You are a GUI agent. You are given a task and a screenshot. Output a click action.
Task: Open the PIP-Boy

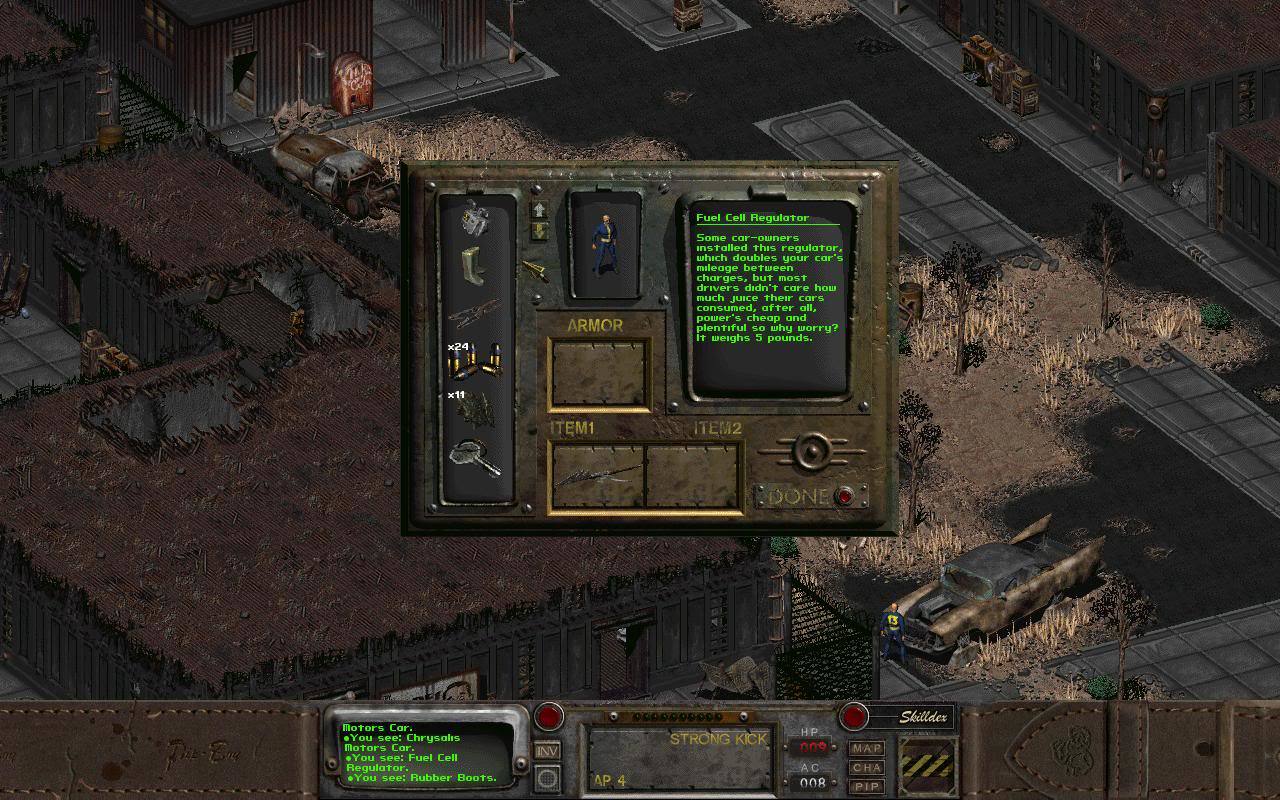866,785
